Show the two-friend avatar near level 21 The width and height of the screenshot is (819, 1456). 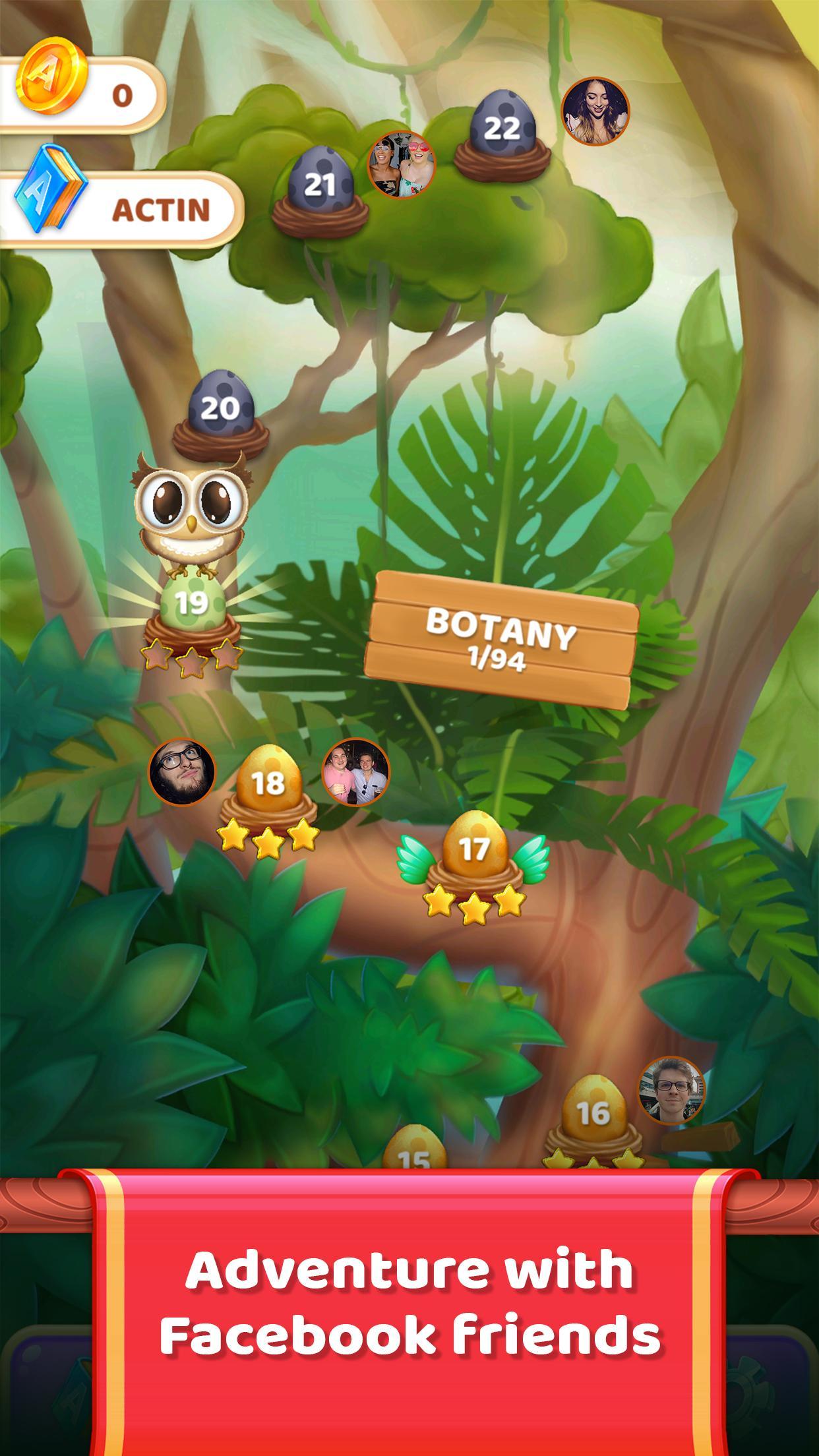[402, 164]
